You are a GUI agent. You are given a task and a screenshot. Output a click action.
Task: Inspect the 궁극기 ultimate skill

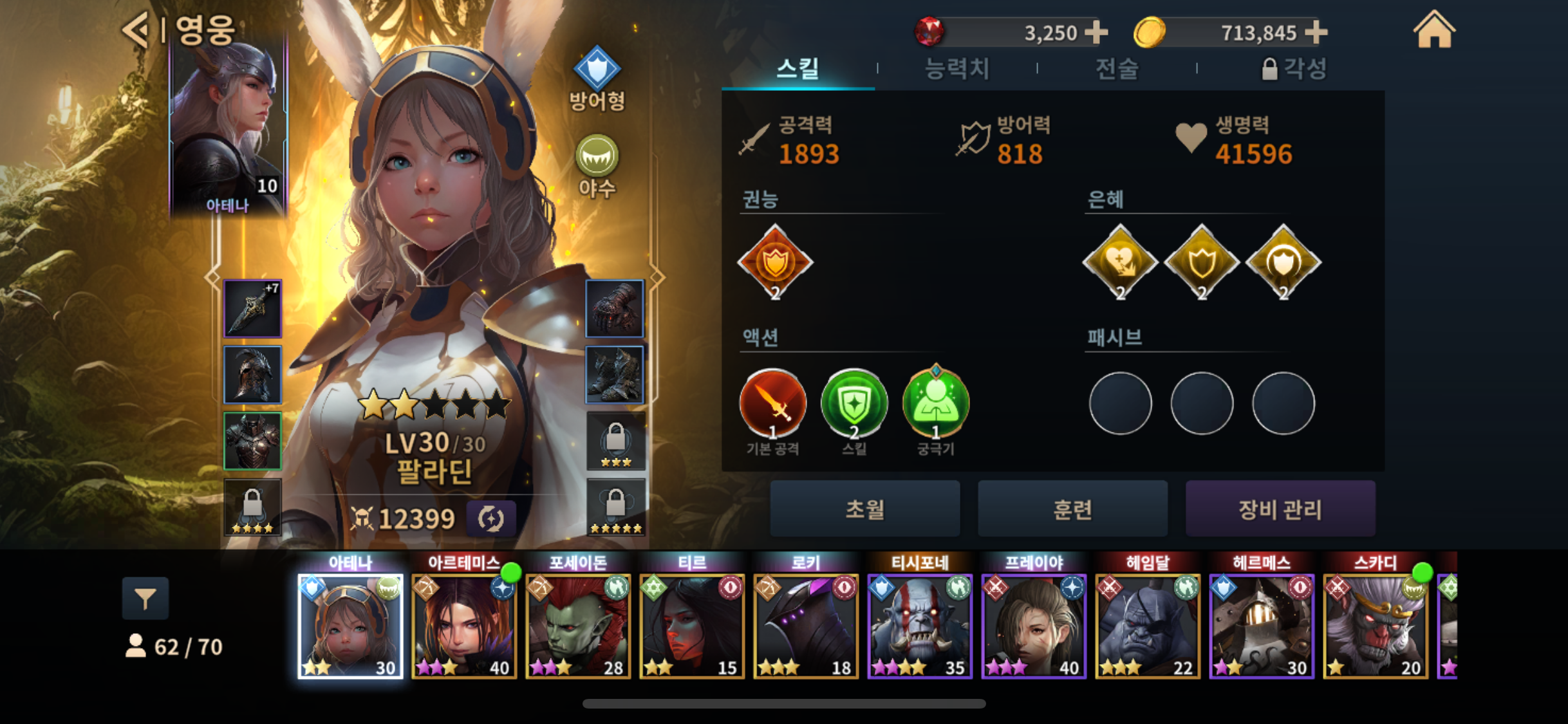(936, 404)
